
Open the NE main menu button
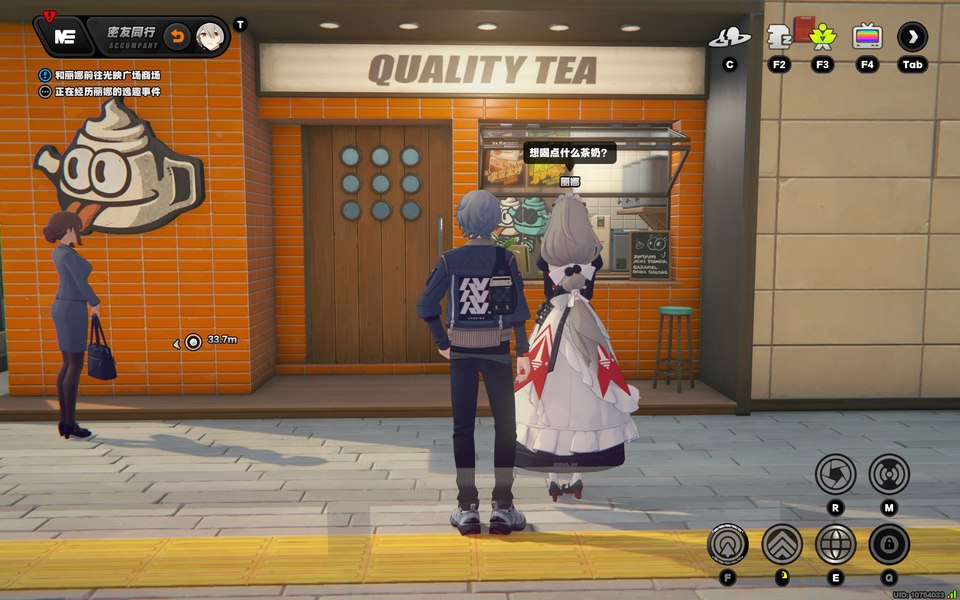tap(65, 37)
